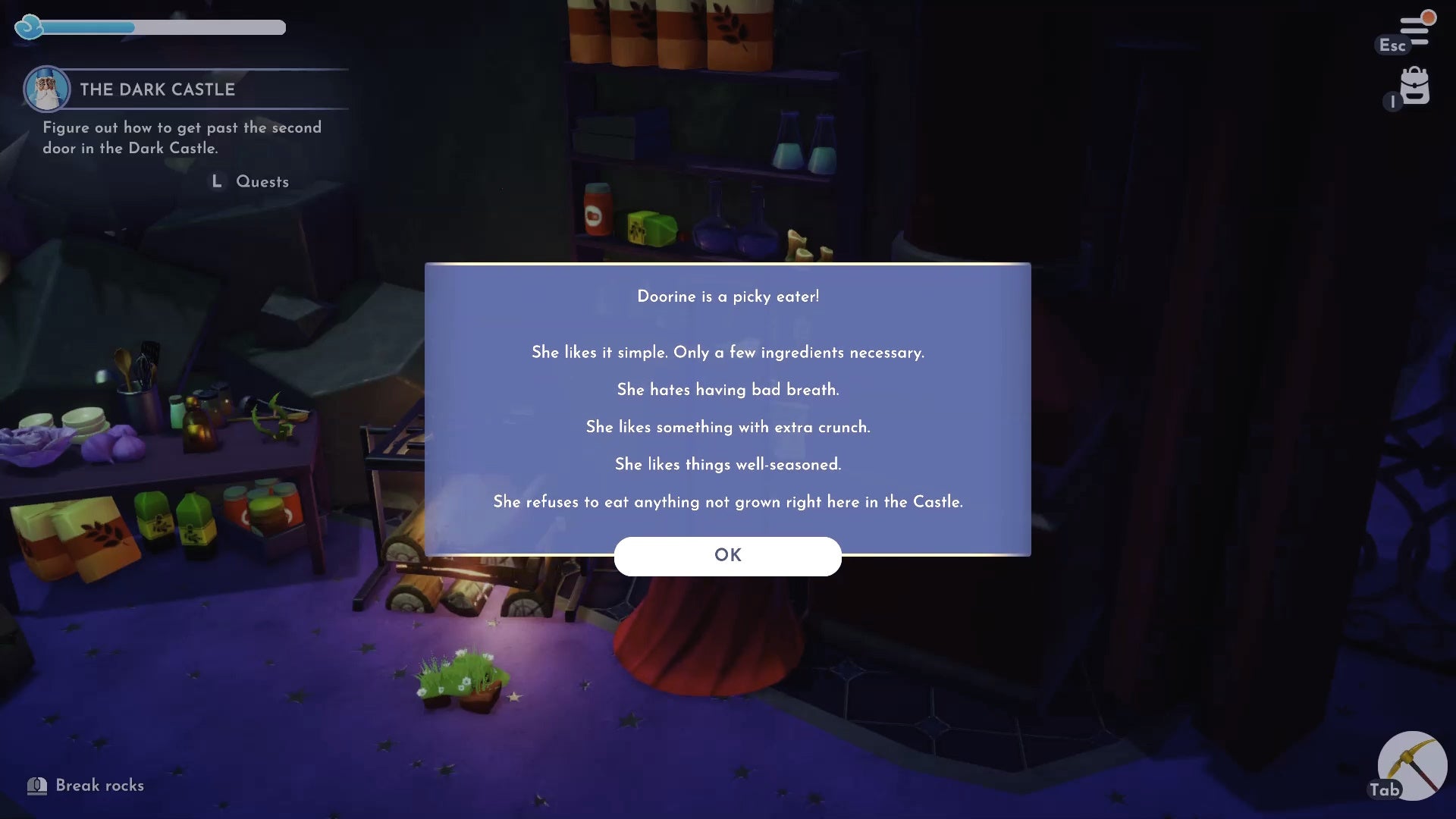The image size is (1456, 819).
Task: Click the bad breath hint line
Action: (727, 389)
